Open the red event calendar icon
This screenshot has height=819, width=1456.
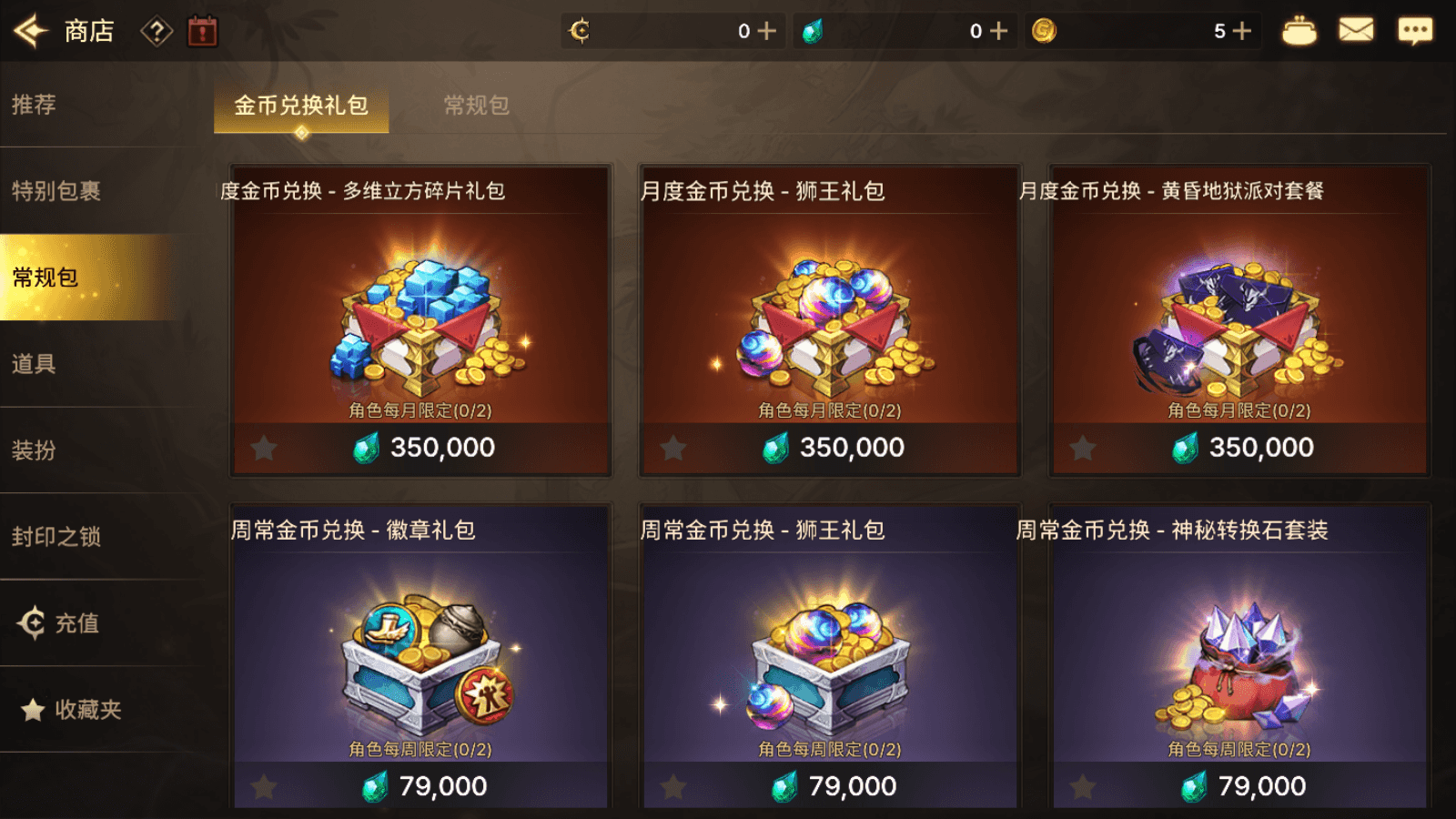(204, 30)
